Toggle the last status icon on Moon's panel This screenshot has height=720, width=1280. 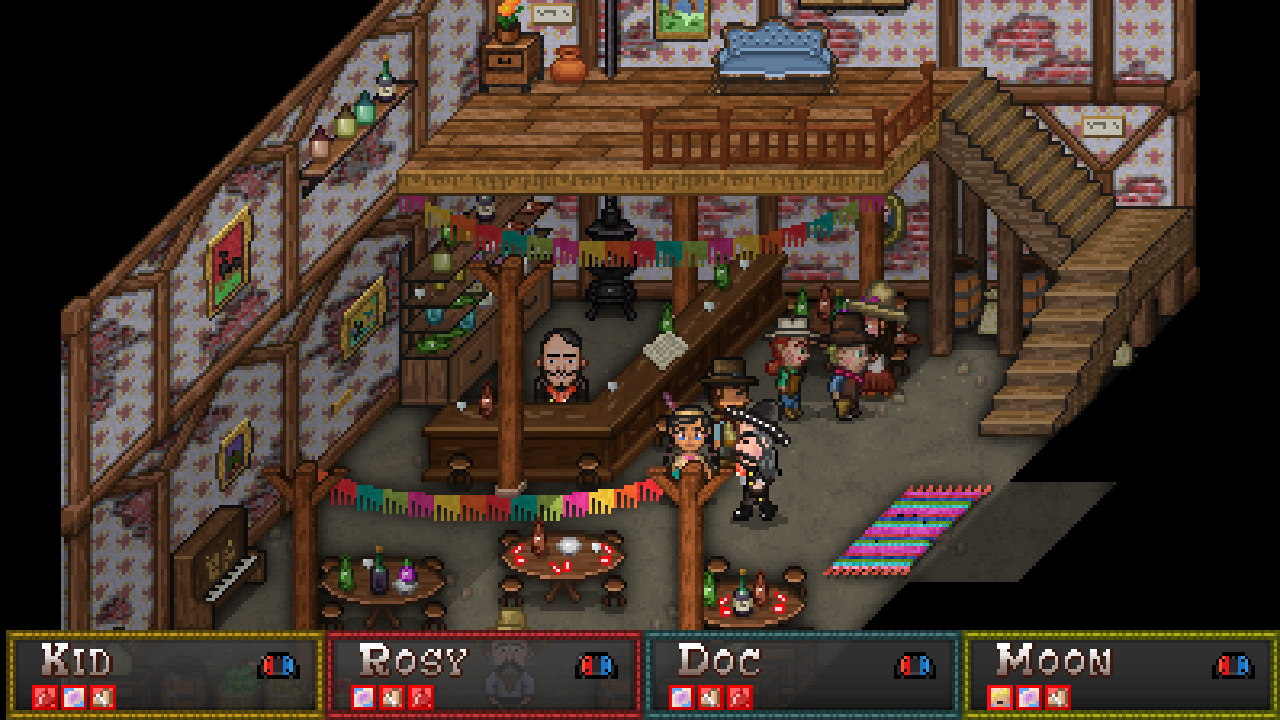pos(1056,696)
